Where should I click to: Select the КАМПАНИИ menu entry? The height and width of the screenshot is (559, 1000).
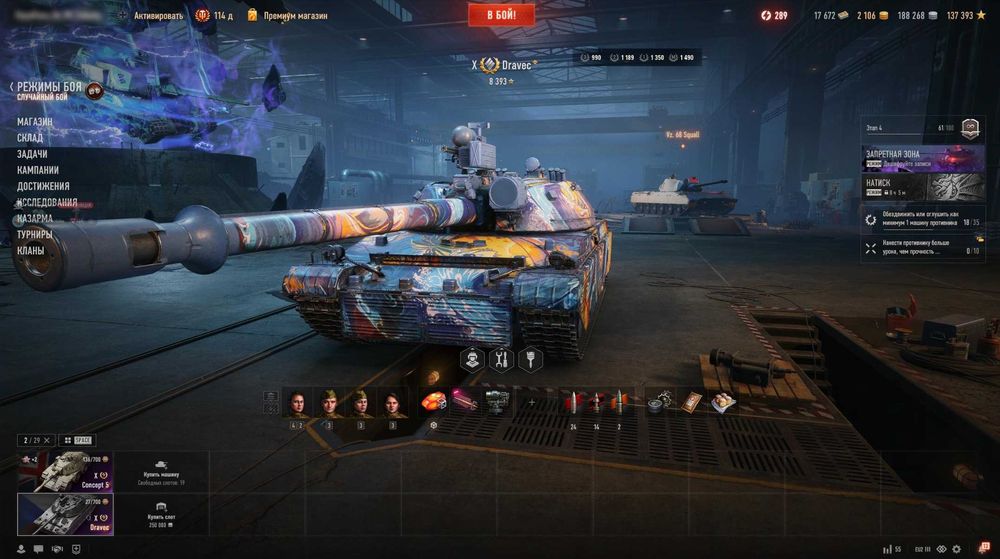coord(38,170)
